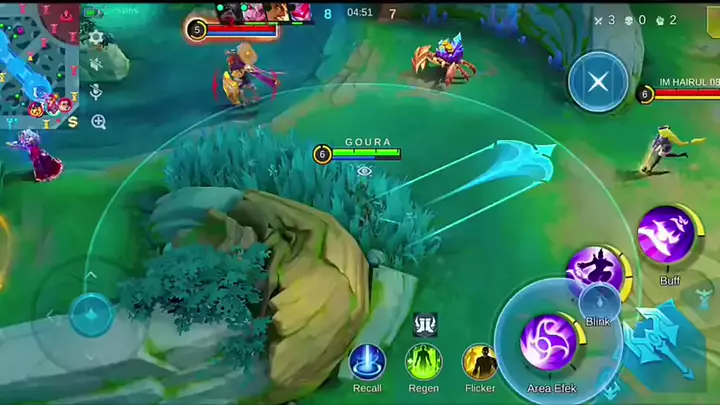Cancel skill with the X button
The image size is (720, 405).
click(x=598, y=82)
